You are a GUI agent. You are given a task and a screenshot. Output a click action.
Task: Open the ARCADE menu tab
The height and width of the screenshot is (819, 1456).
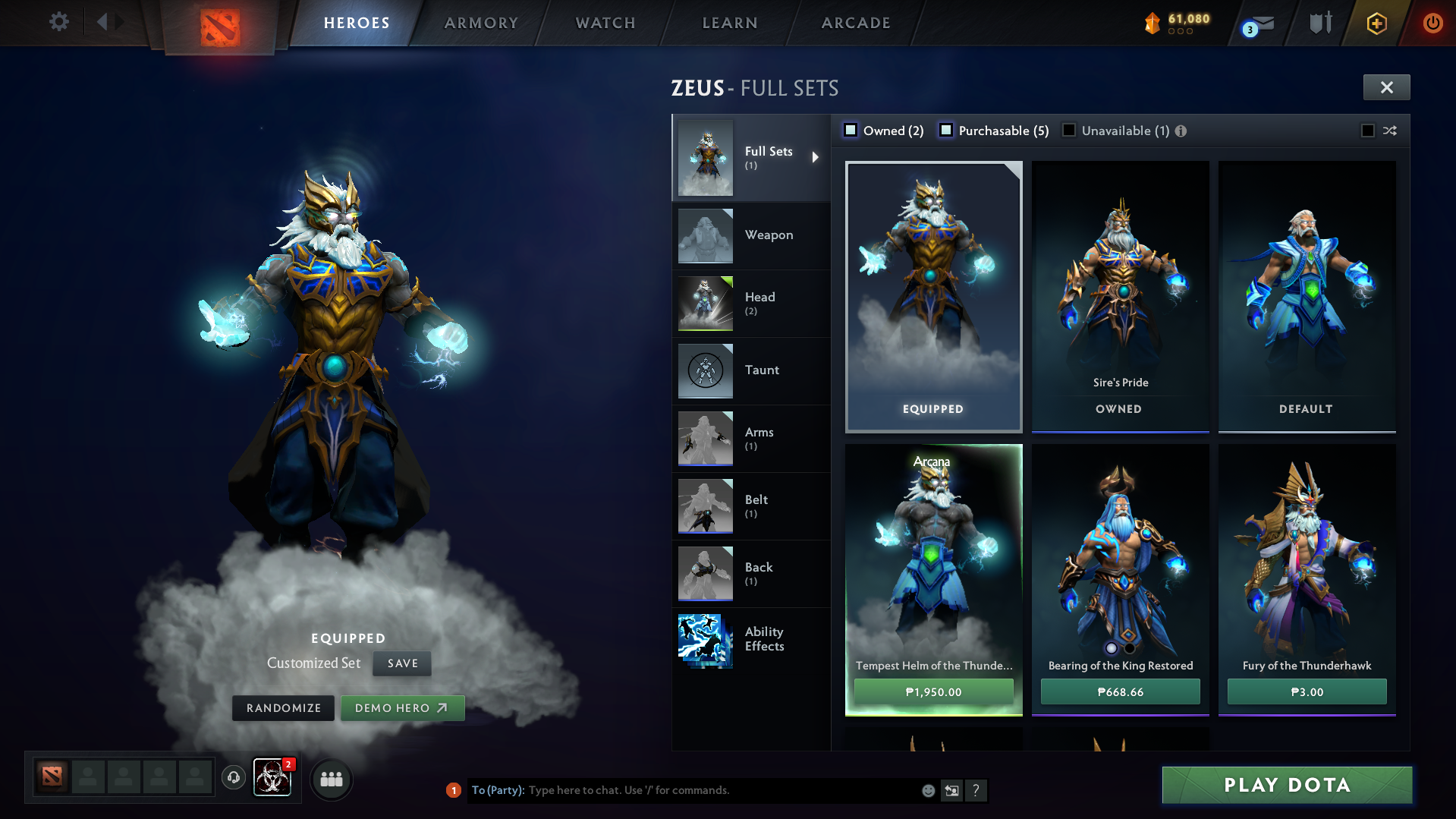(855, 23)
